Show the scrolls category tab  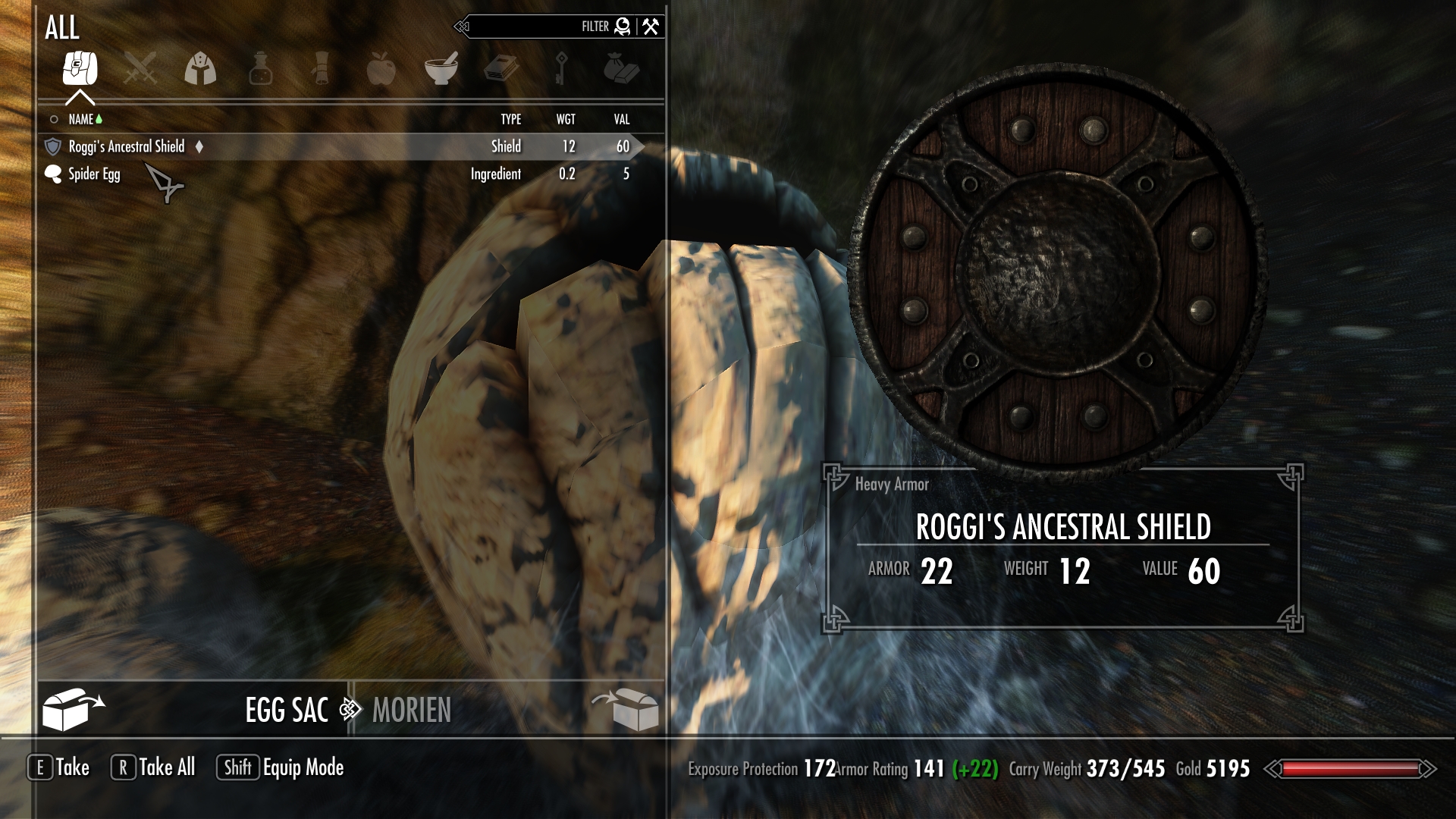[x=321, y=70]
